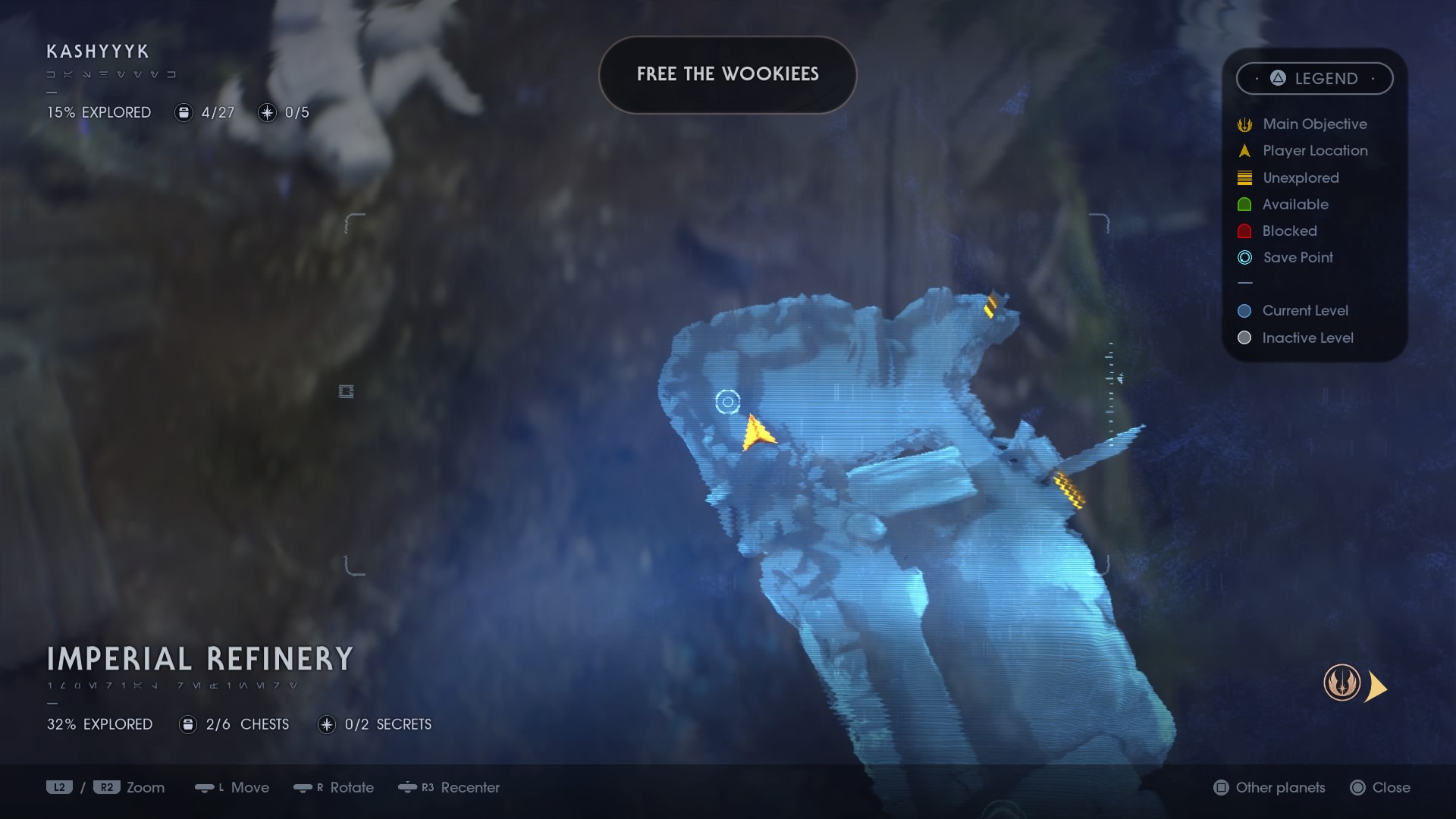The height and width of the screenshot is (819, 1456).
Task: Toggle the Inactive Level gray indicator
Action: coord(1244,338)
